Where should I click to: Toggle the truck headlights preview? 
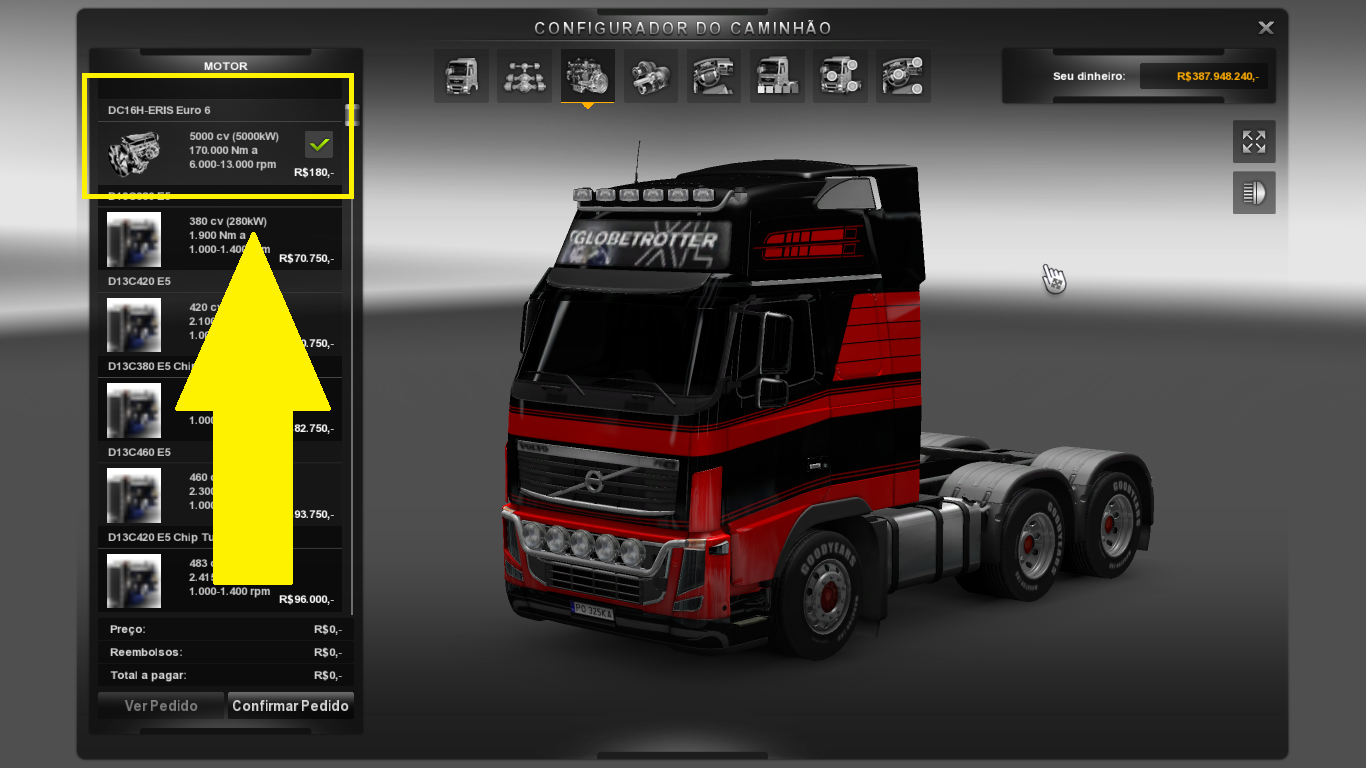(1254, 192)
